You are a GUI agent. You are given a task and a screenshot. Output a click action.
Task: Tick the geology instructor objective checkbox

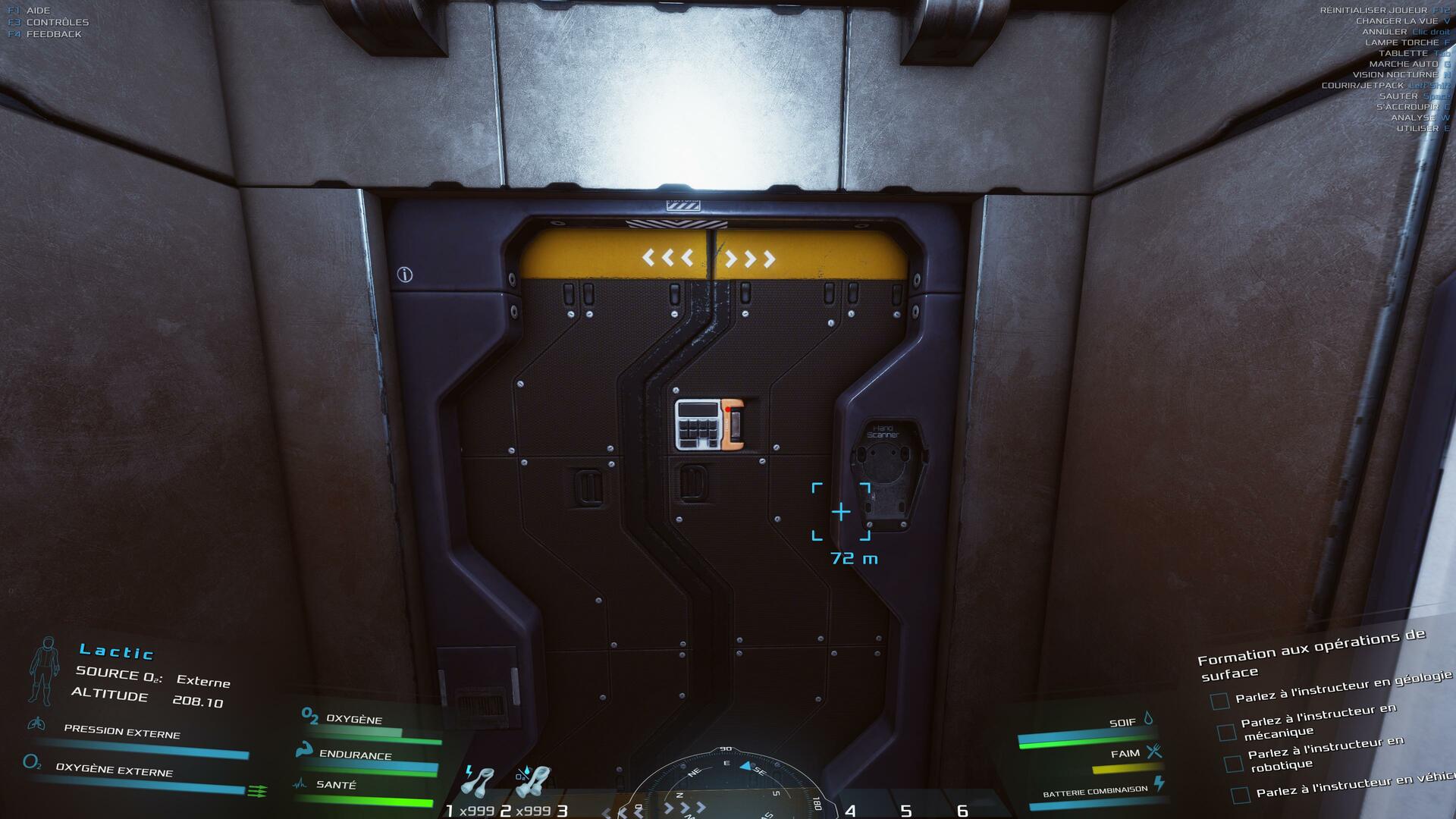tap(1219, 701)
